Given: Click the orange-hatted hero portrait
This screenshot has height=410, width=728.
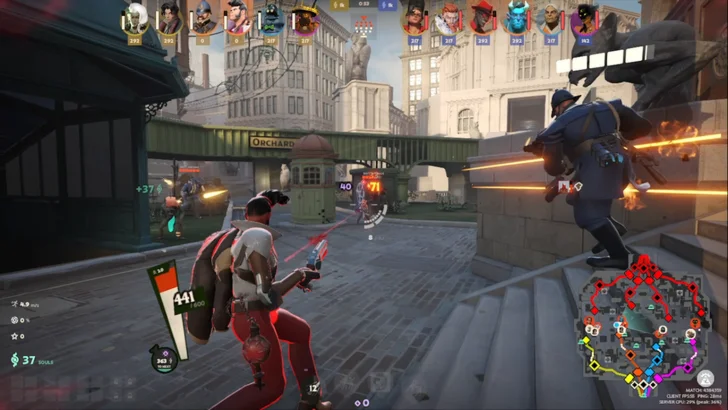Looking at the screenshot, I should pyautogui.click(x=304, y=18).
